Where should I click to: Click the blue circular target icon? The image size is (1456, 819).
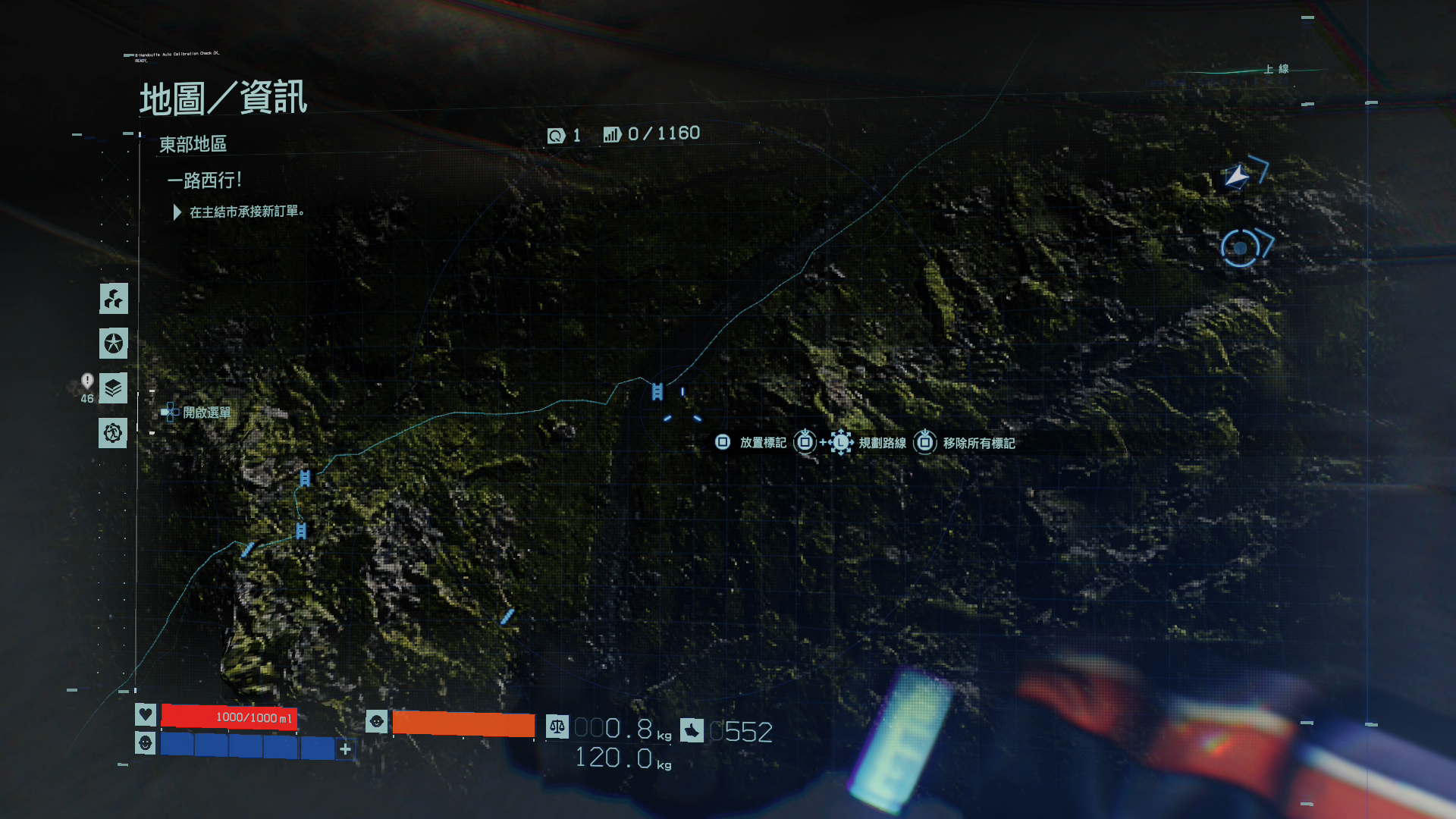(x=1240, y=248)
